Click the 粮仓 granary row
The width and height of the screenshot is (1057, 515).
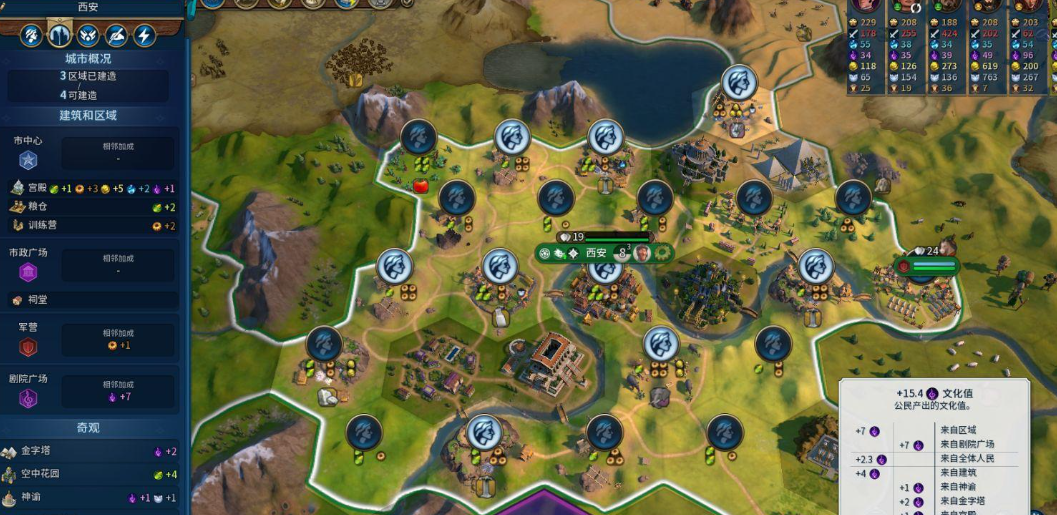(90, 207)
